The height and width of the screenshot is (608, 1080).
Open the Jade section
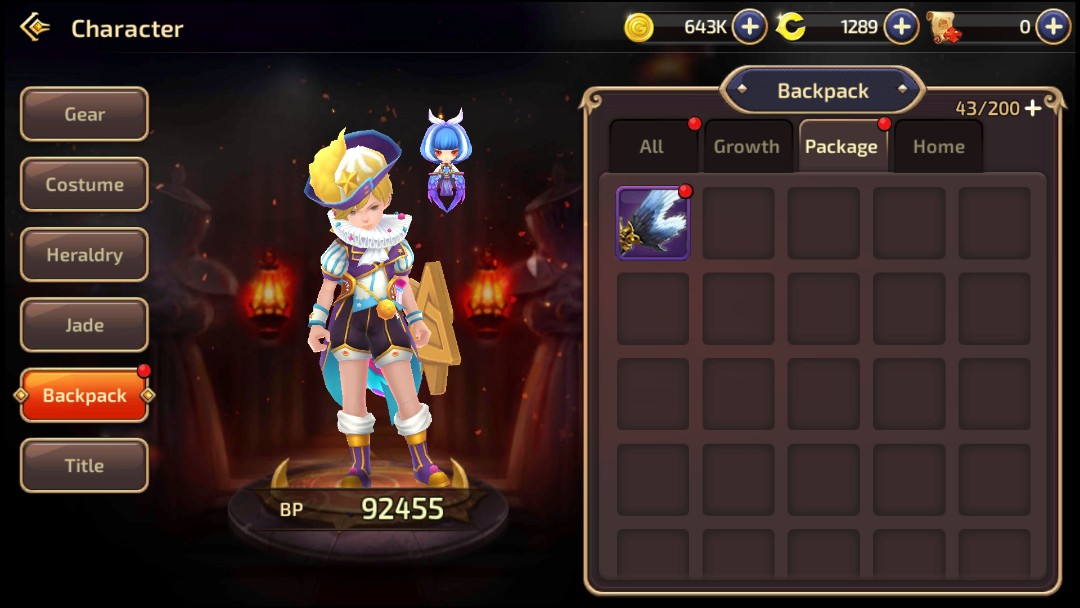(x=84, y=325)
